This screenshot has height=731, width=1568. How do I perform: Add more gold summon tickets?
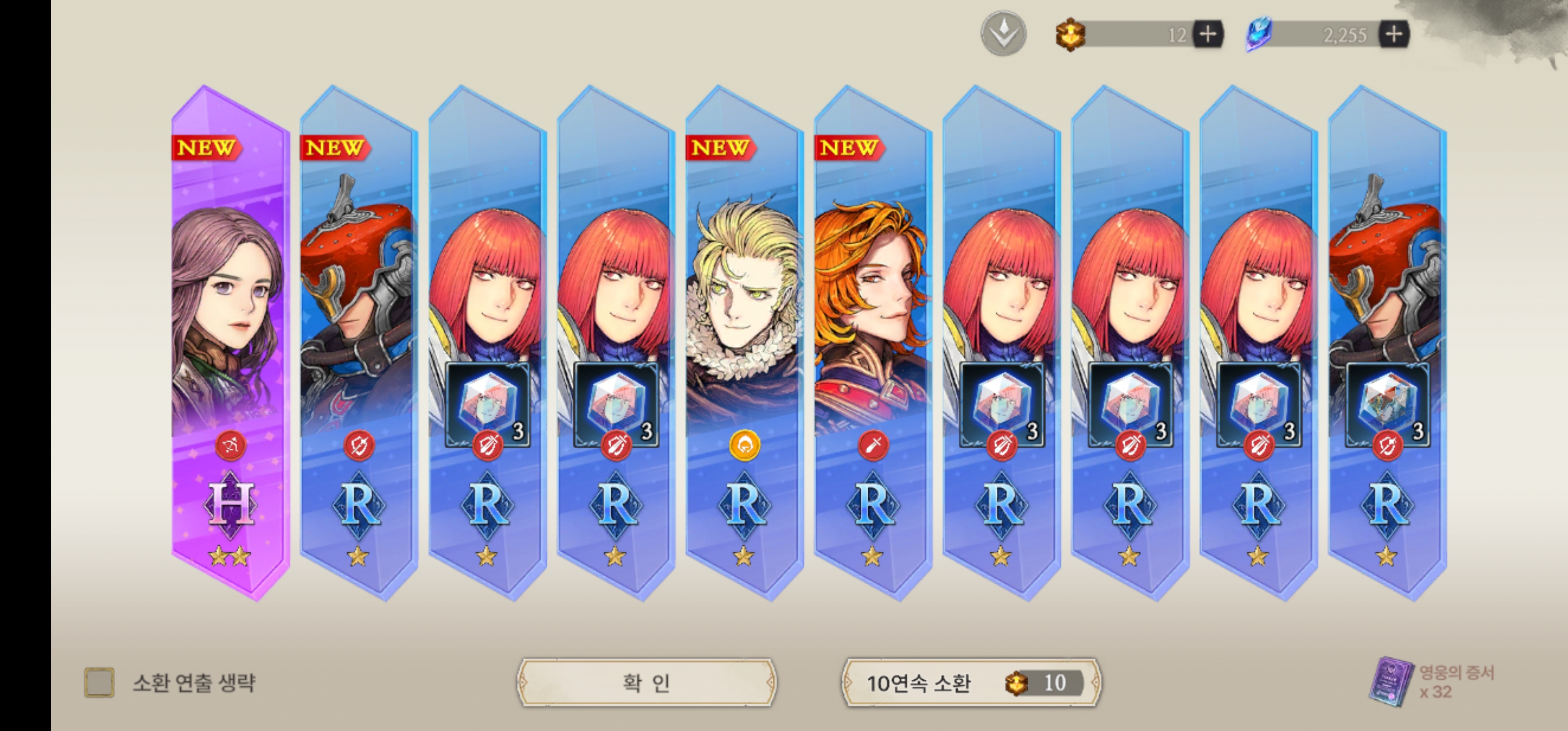coord(1207,34)
